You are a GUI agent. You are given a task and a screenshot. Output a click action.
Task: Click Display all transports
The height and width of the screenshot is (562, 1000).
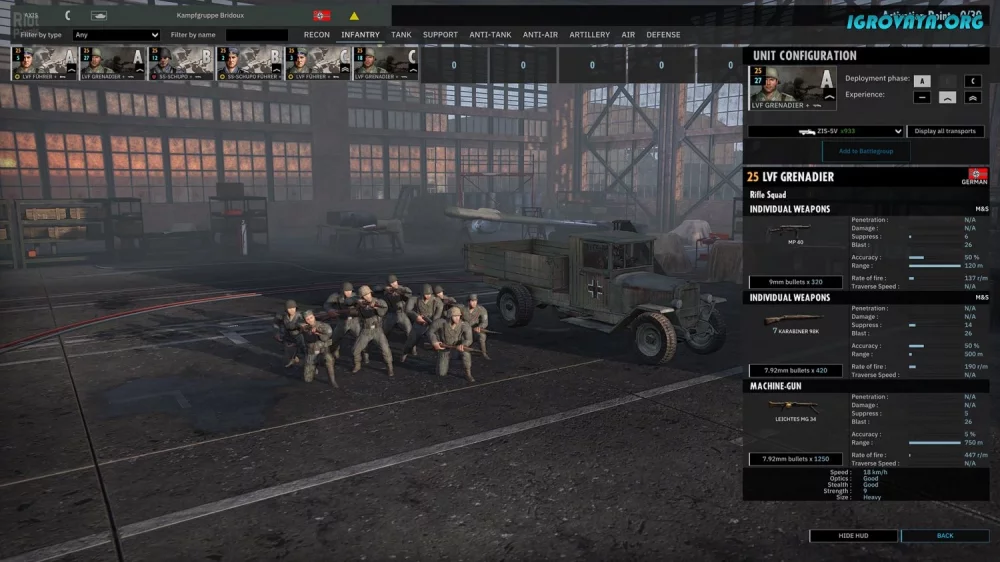[x=945, y=131]
